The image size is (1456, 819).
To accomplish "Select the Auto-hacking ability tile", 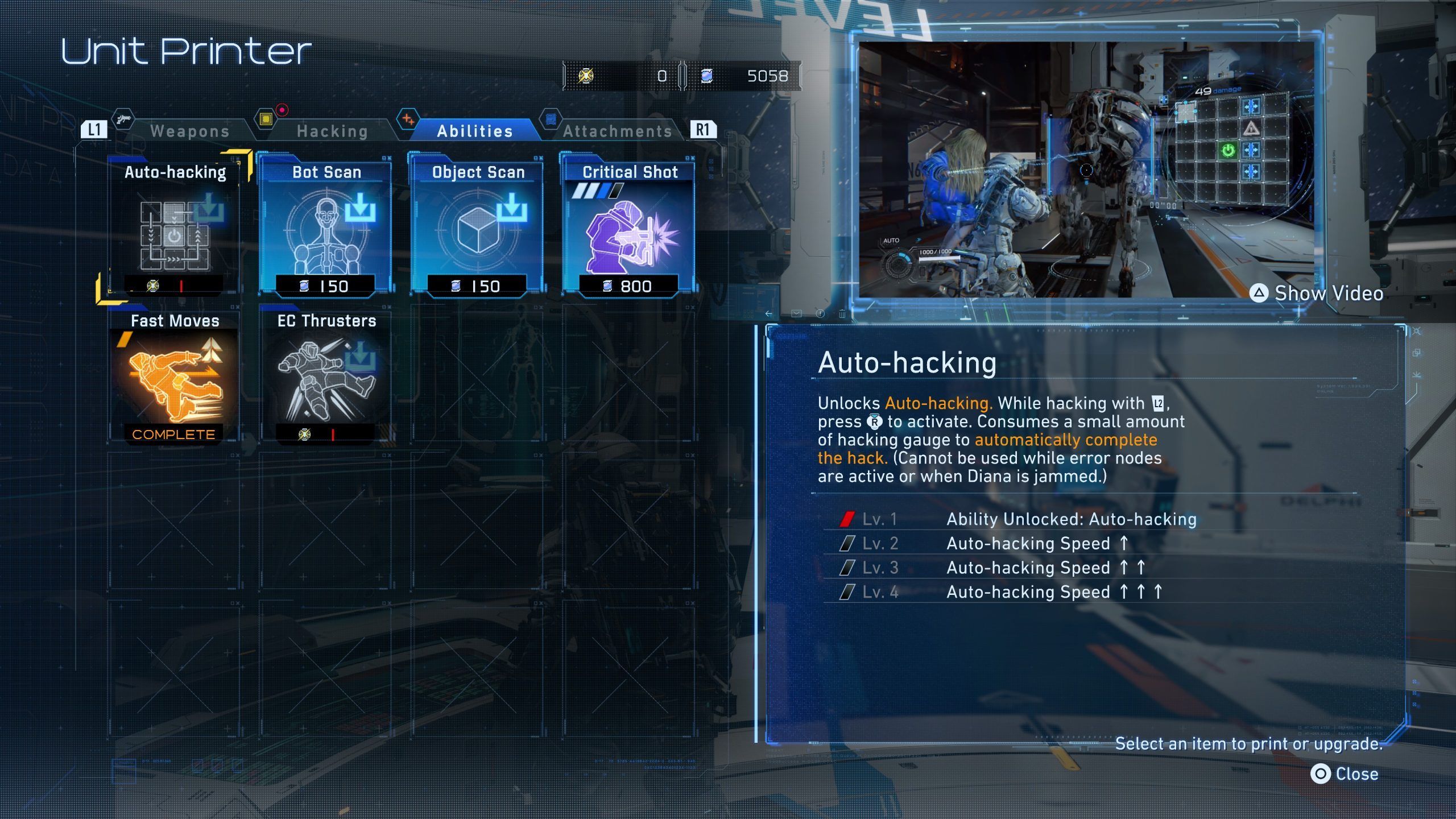I will [175, 227].
